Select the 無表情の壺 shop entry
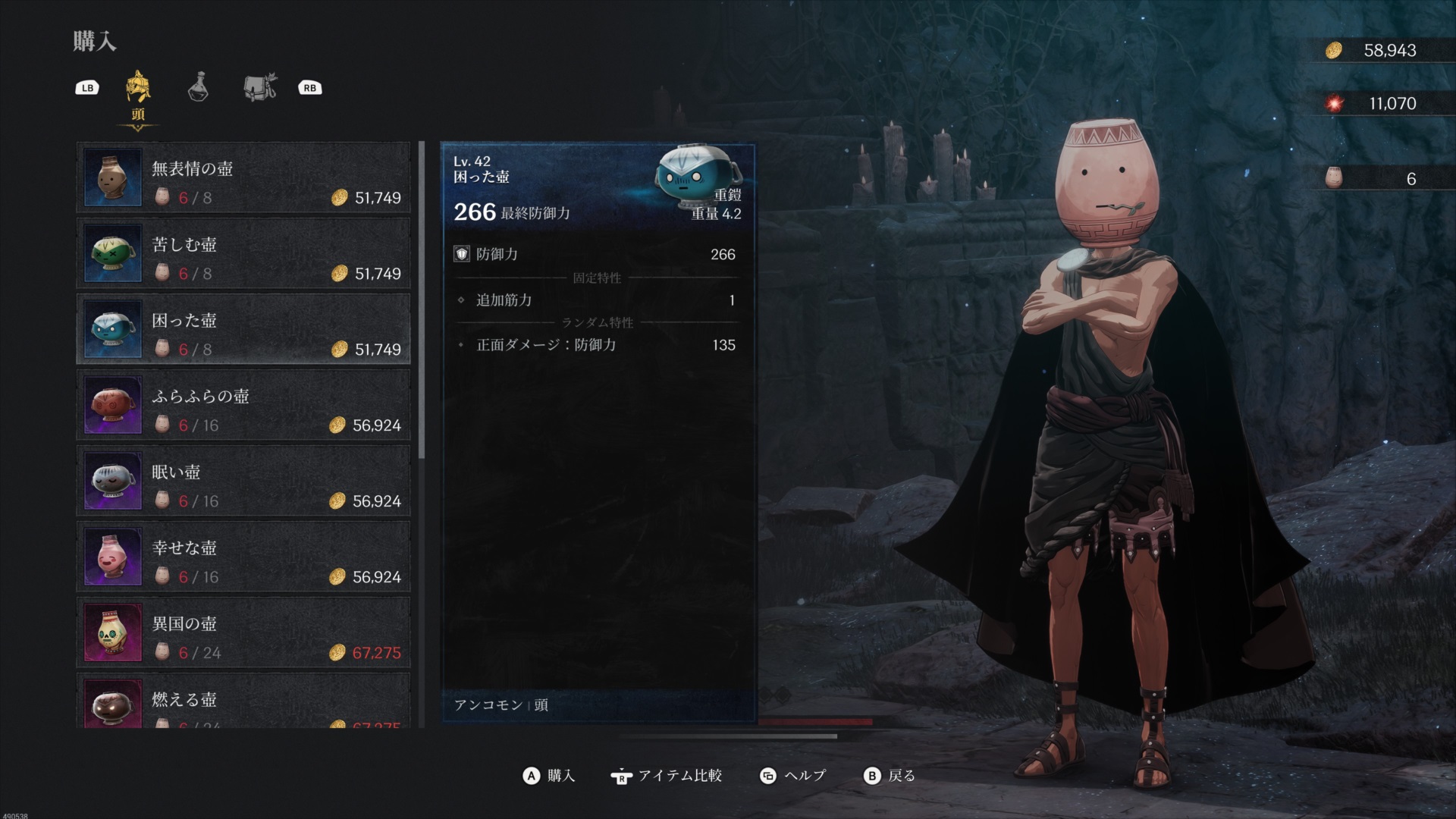 click(x=243, y=178)
